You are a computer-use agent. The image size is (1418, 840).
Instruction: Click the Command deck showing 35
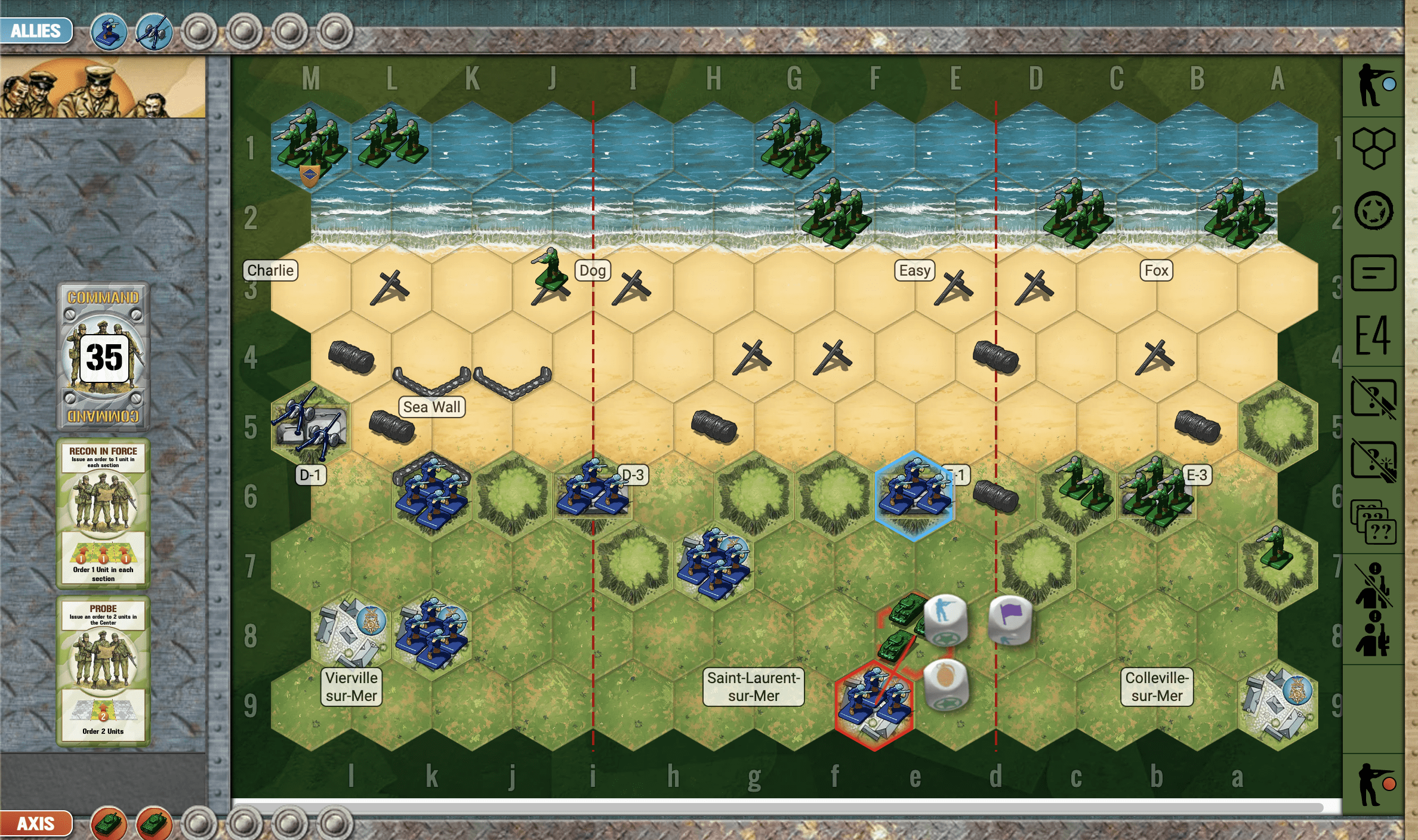click(x=103, y=356)
